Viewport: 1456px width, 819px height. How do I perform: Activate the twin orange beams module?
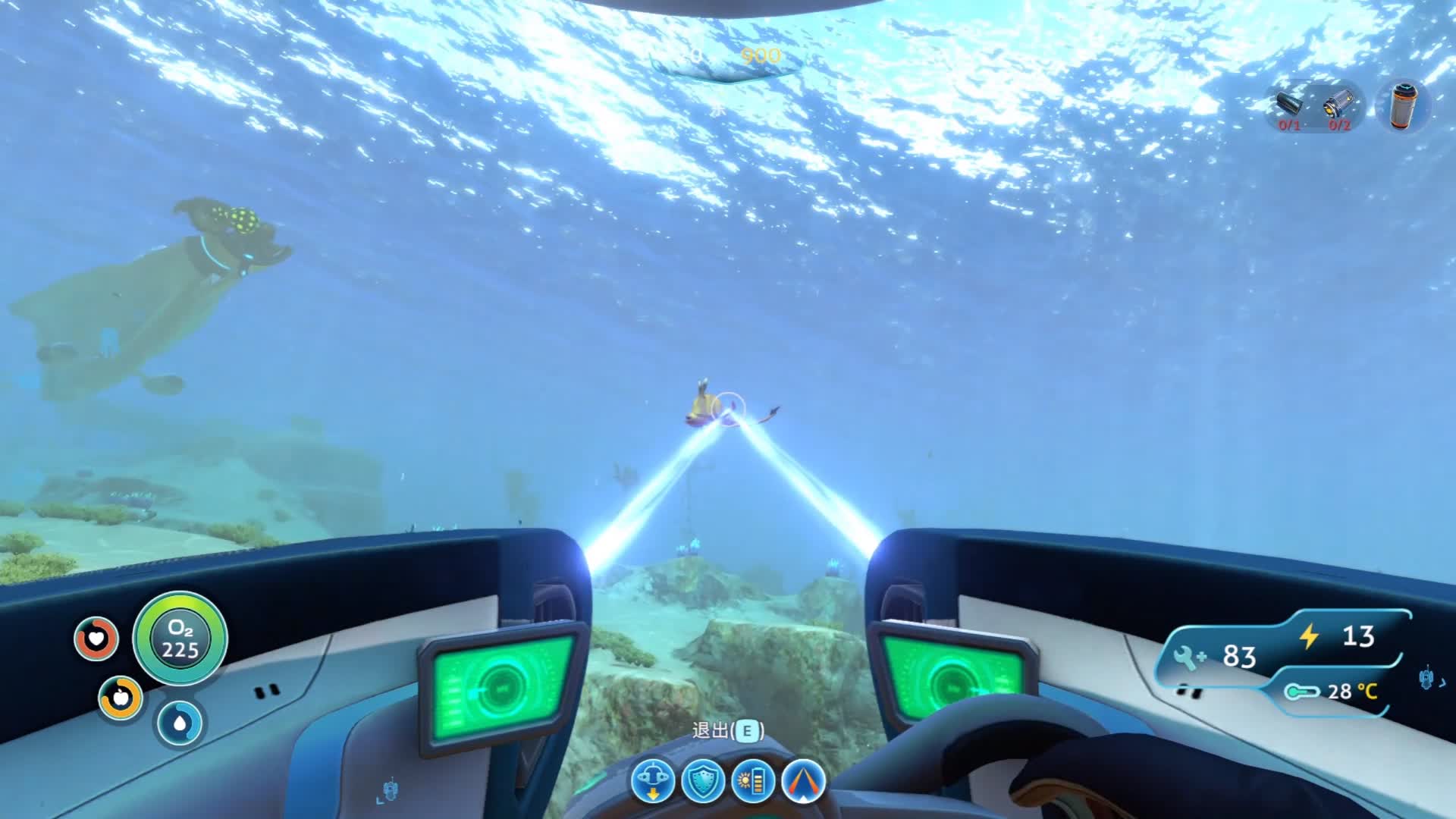pyautogui.click(x=803, y=780)
